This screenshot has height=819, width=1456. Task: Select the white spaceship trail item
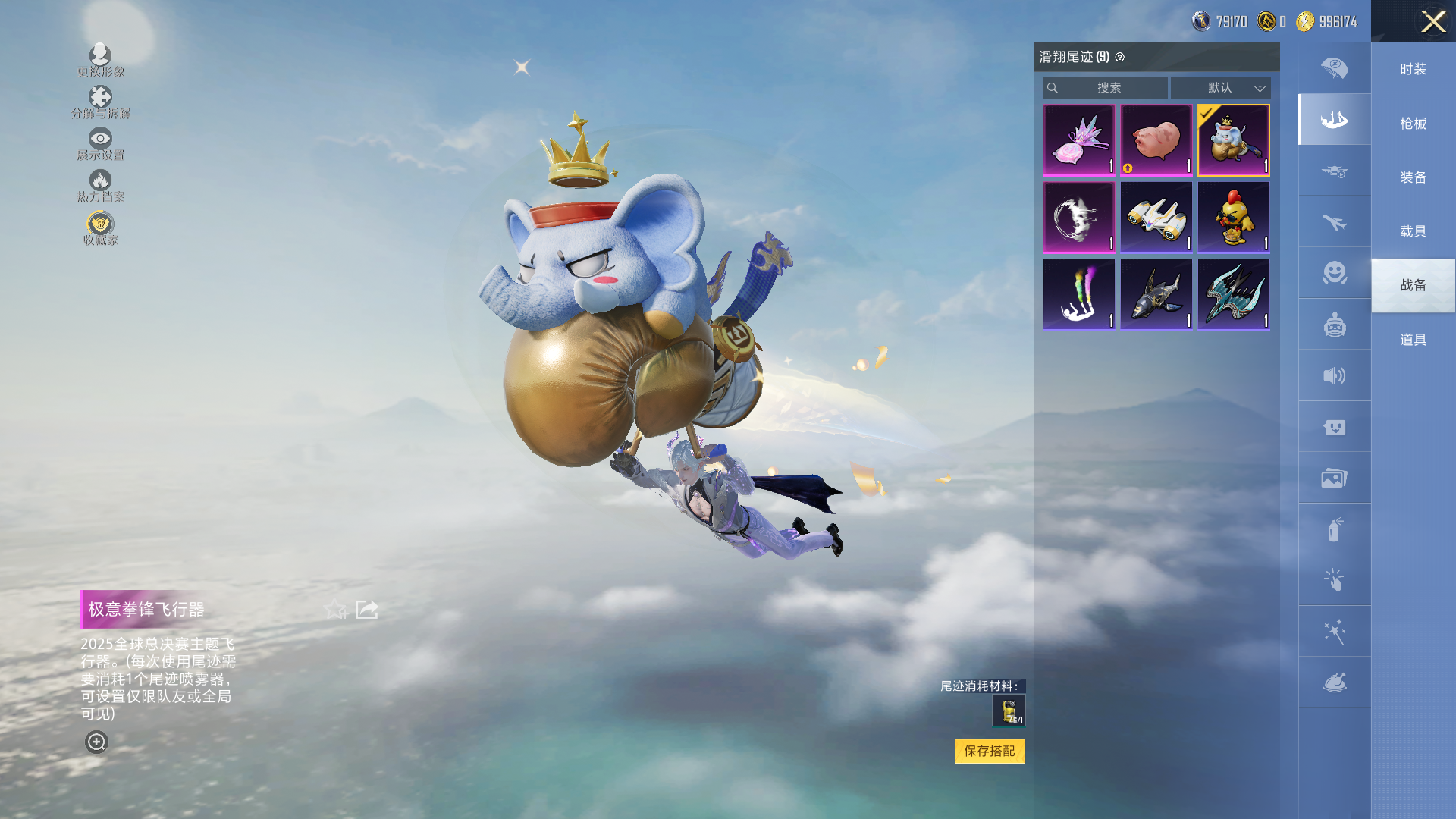click(x=1156, y=218)
